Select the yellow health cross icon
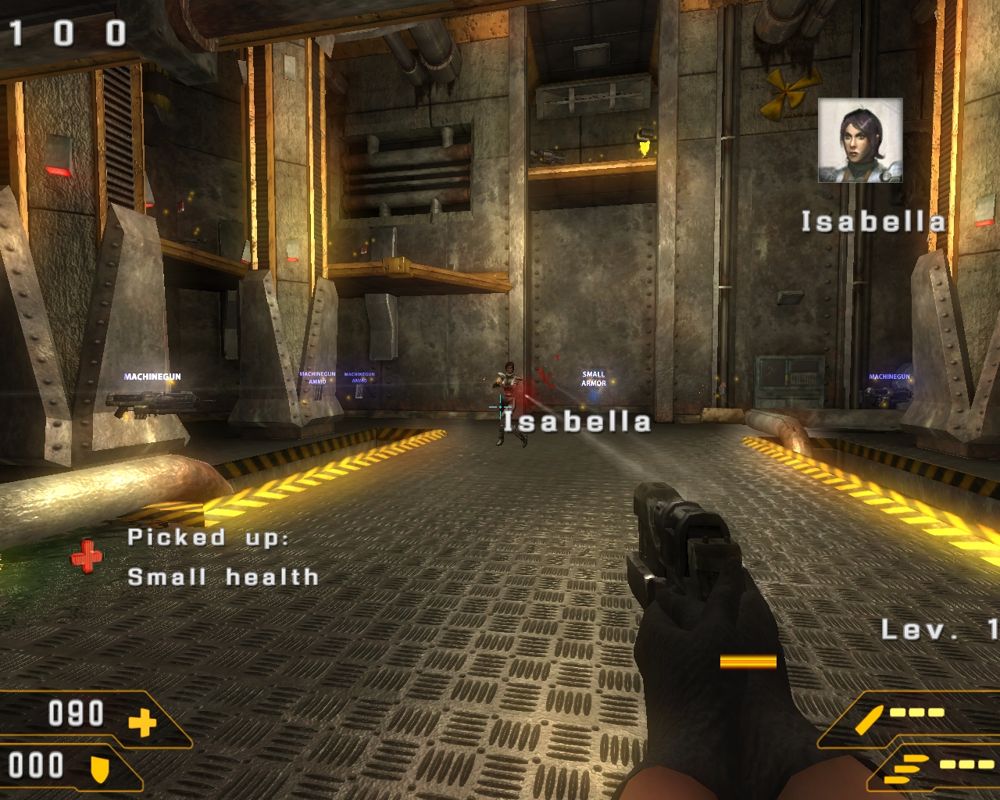1000x800 pixels. click(x=142, y=720)
